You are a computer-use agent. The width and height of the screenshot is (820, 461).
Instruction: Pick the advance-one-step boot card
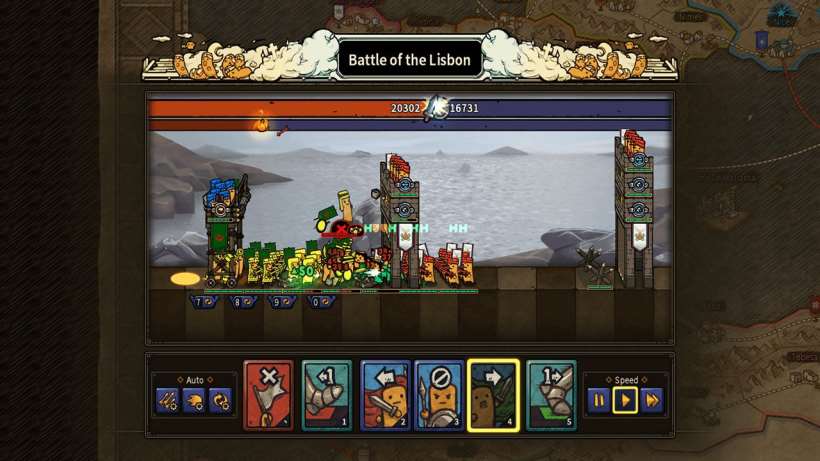click(551, 395)
